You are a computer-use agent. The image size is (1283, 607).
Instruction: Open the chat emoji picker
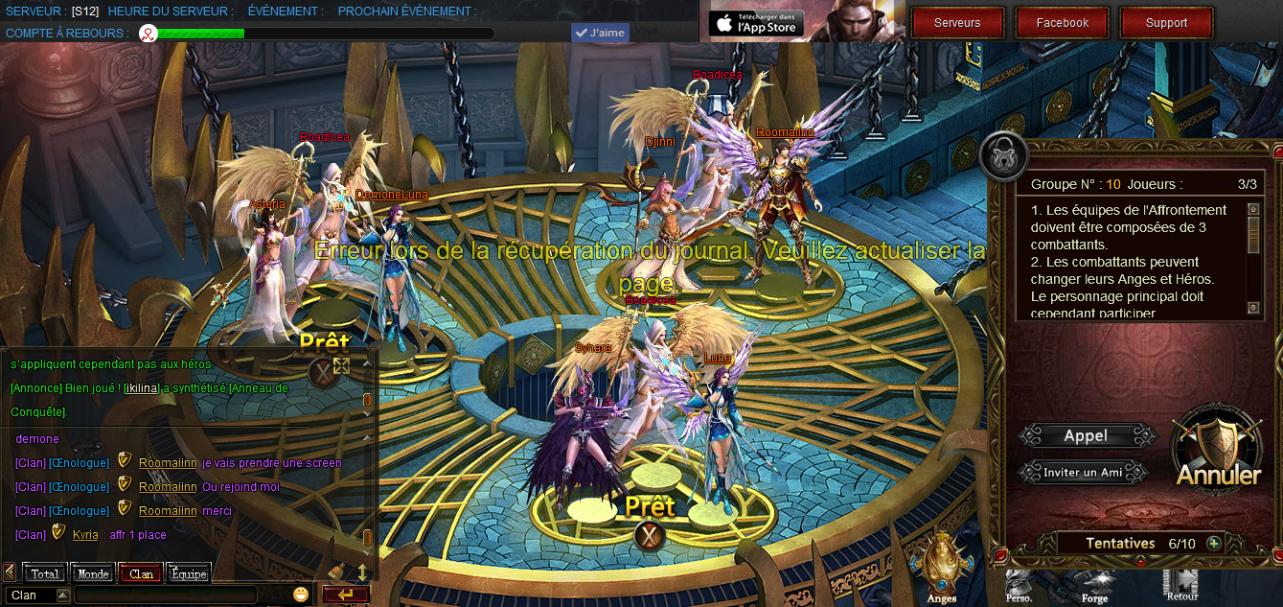[x=301, y=595]
